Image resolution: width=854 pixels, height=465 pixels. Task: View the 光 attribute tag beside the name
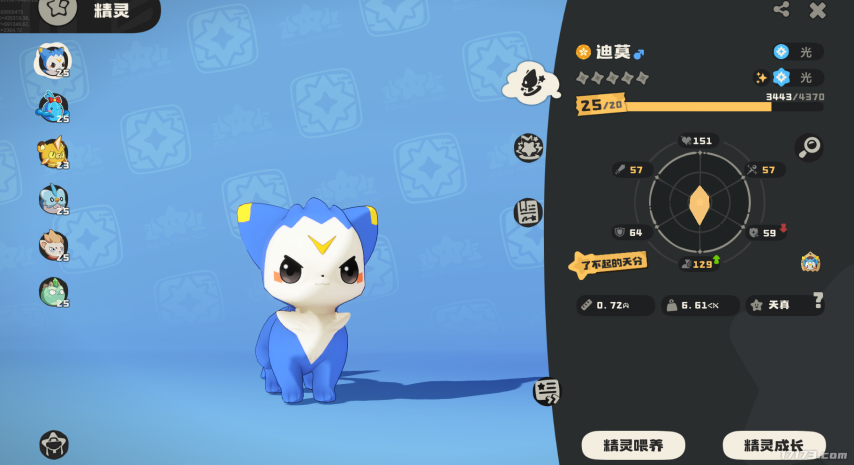pyautogui.click(x=797, y=52)
